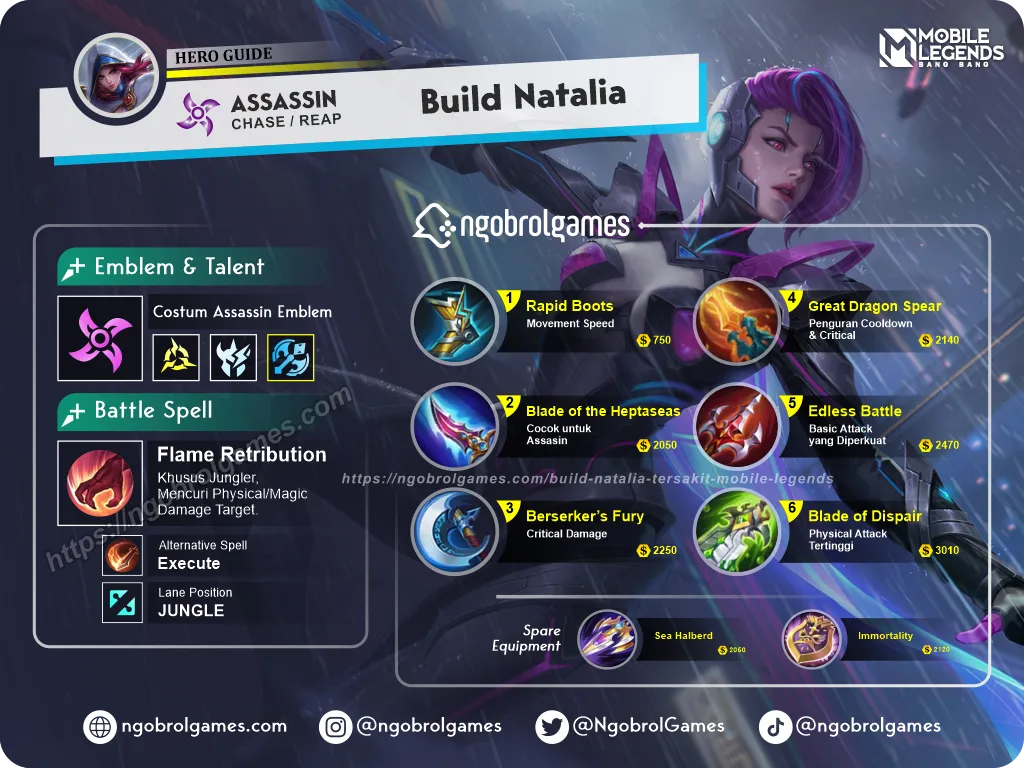Screen dimensions: 1024x768
Task: Select the yellow triangular talent icon
Action: tap(175, 357)
